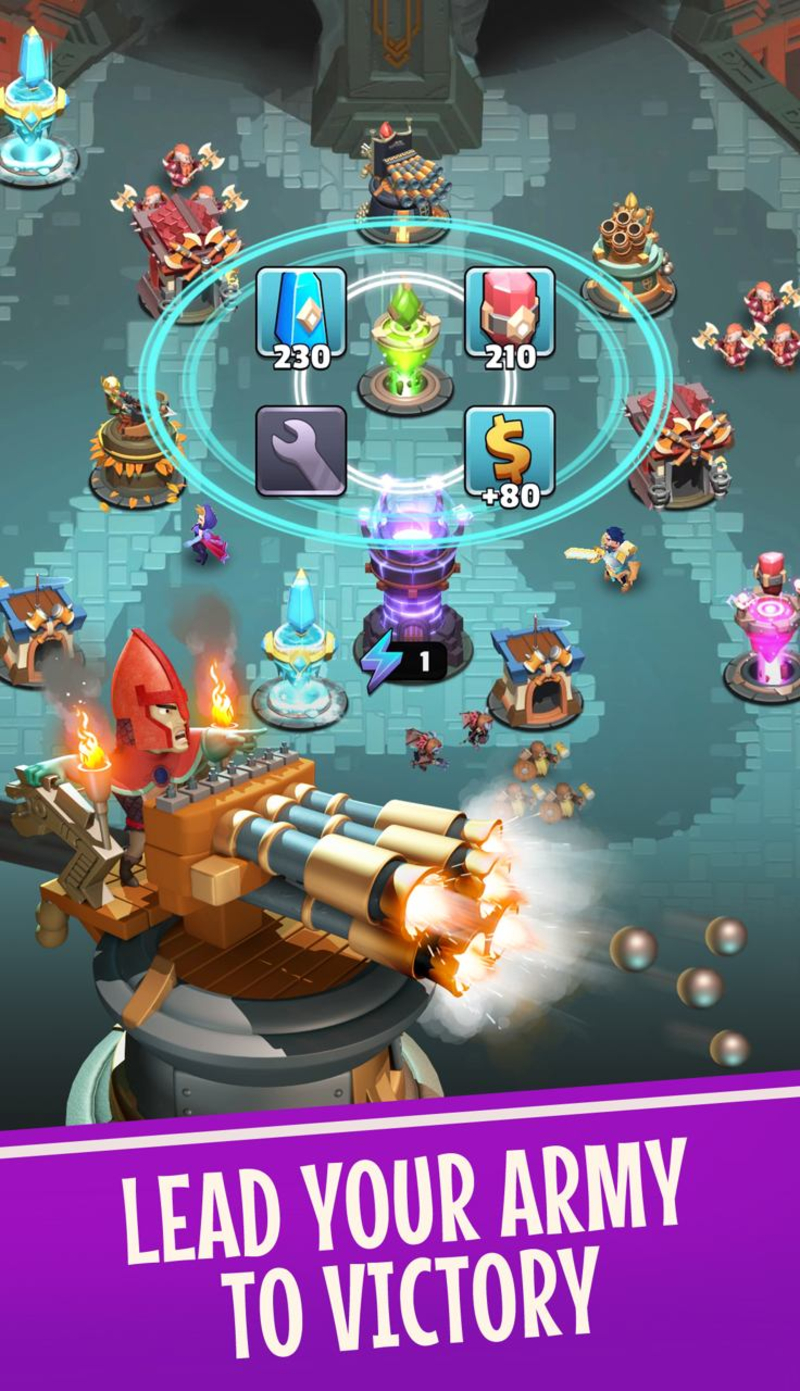The image size is (800, 1391).
Task: Choose the red crystal upgrade costing 210
Action: (510, 316)
